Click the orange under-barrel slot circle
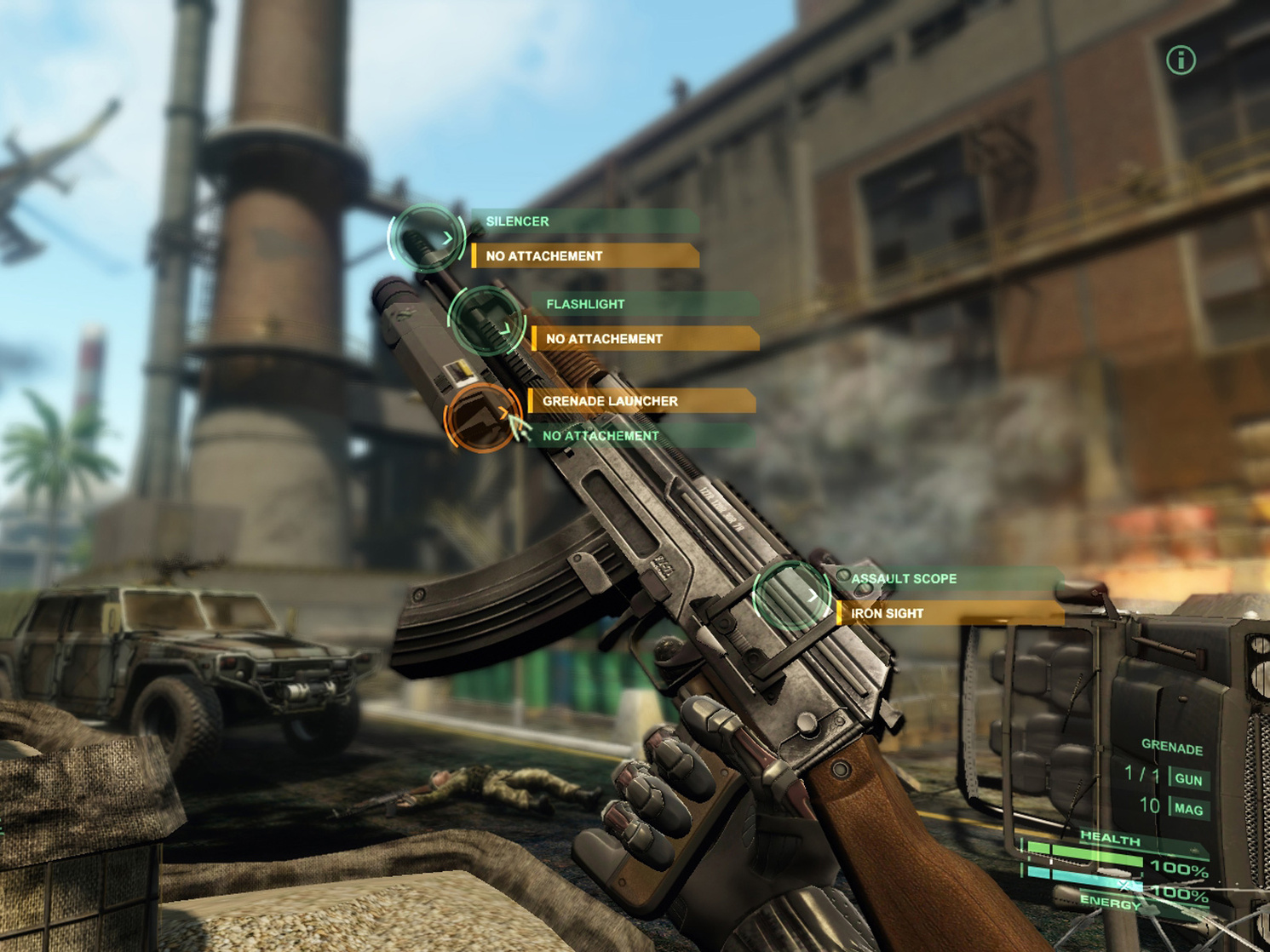Image resolution: width=1270 pixels, height=952 pixels. pos(481,418)
